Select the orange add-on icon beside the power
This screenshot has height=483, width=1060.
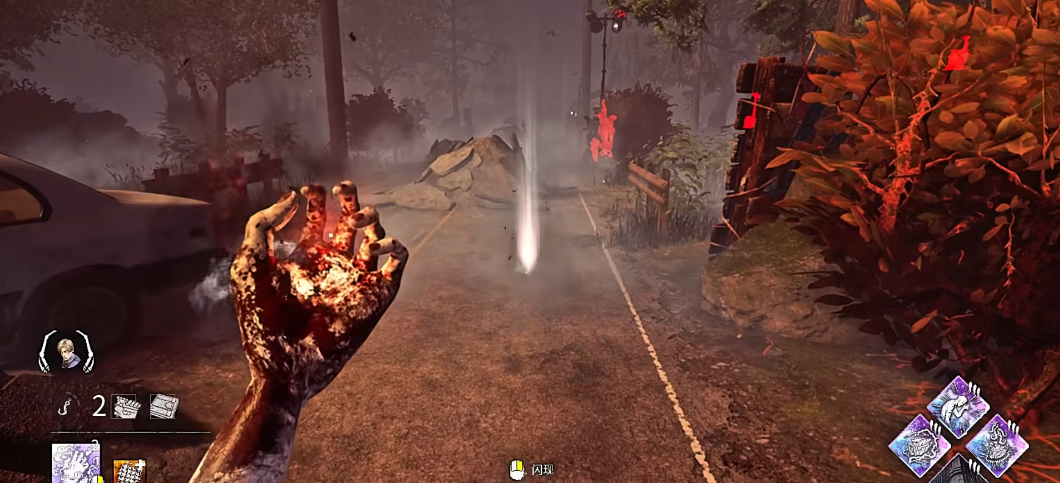128,470
